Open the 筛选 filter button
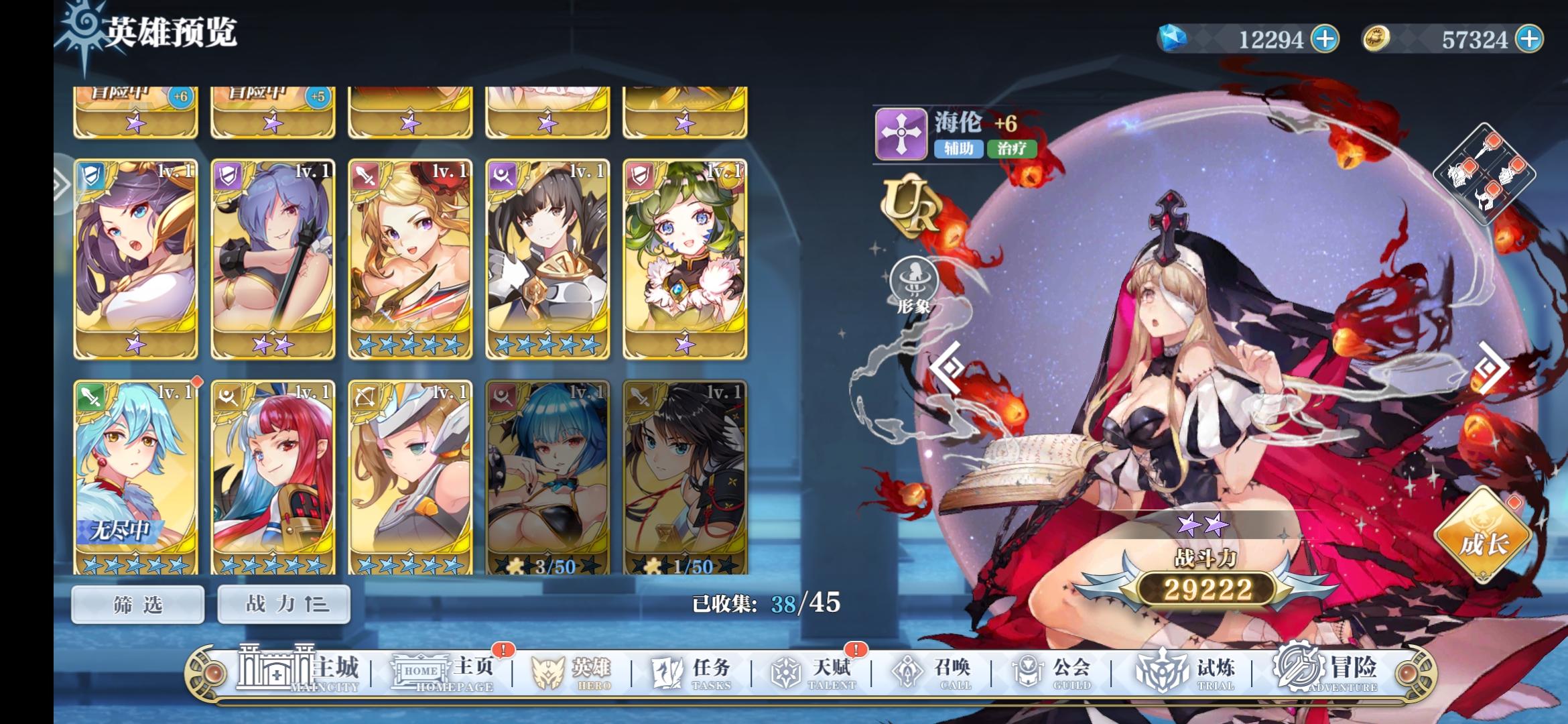This screenshot has height=724, width=1568. pyautogui.click(x=136, y=603)
